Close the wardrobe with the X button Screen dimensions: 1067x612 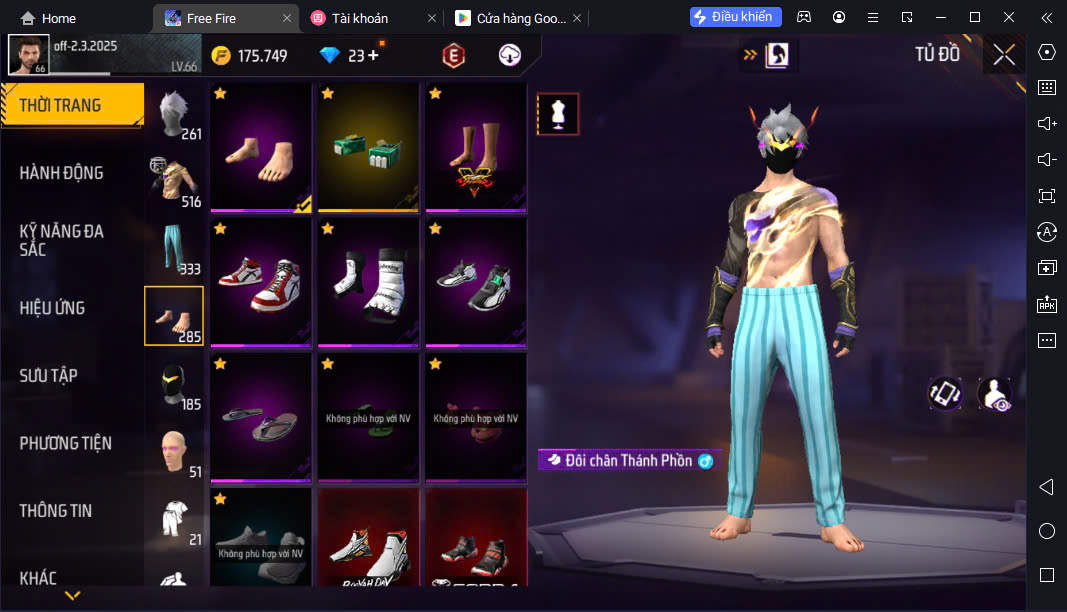click(1004, 55)
